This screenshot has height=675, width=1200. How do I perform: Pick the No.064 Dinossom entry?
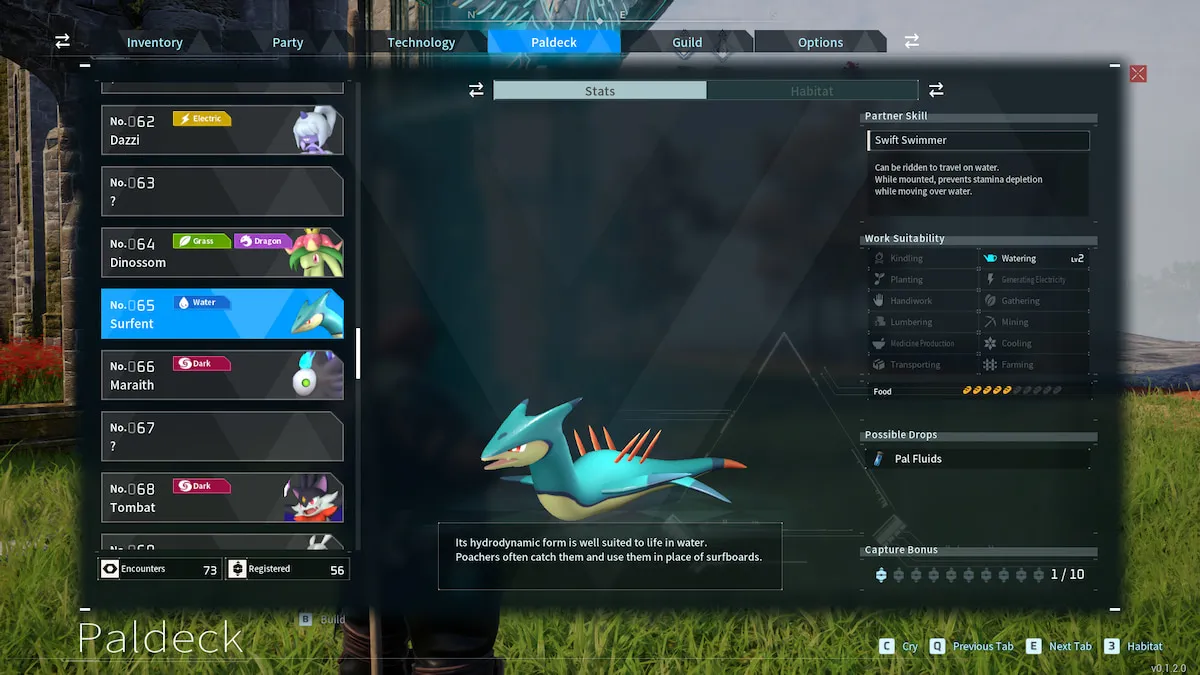(222, 253)
